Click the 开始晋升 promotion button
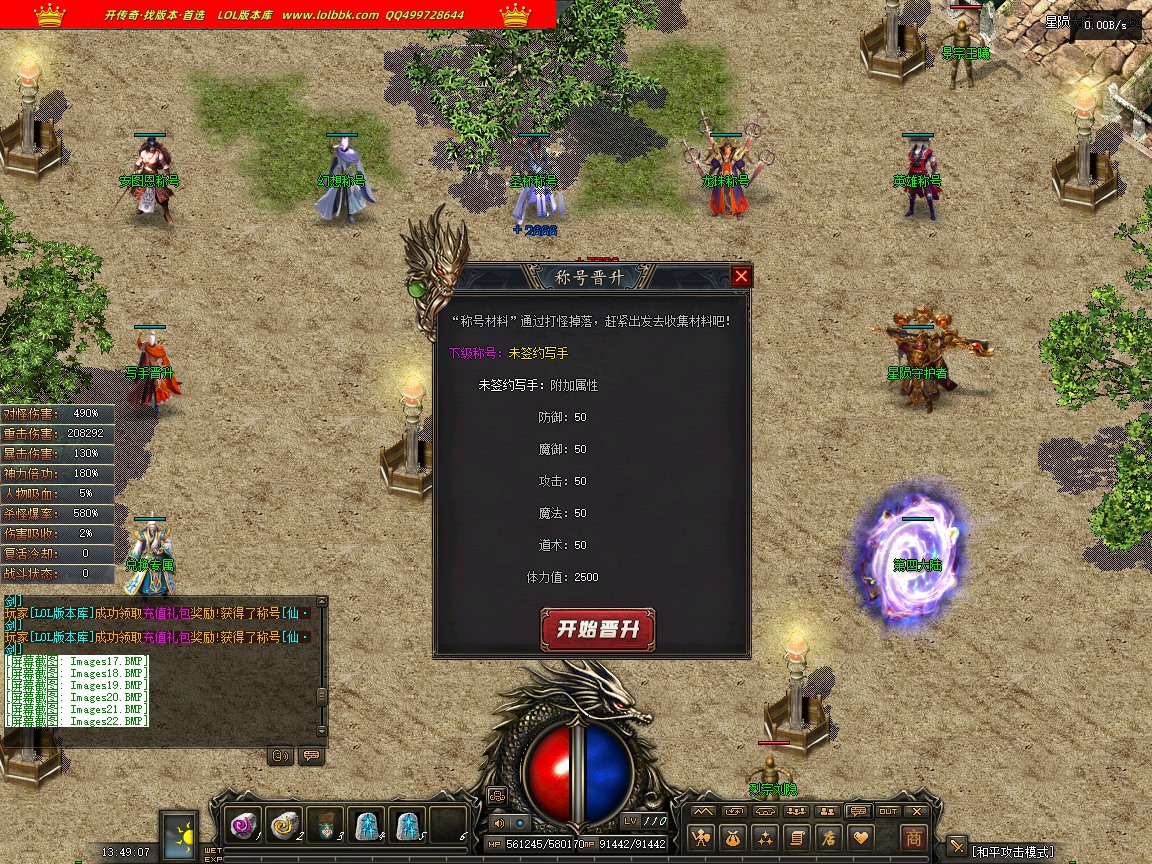Screen dimensions: 1152x864 click(597, 630)
